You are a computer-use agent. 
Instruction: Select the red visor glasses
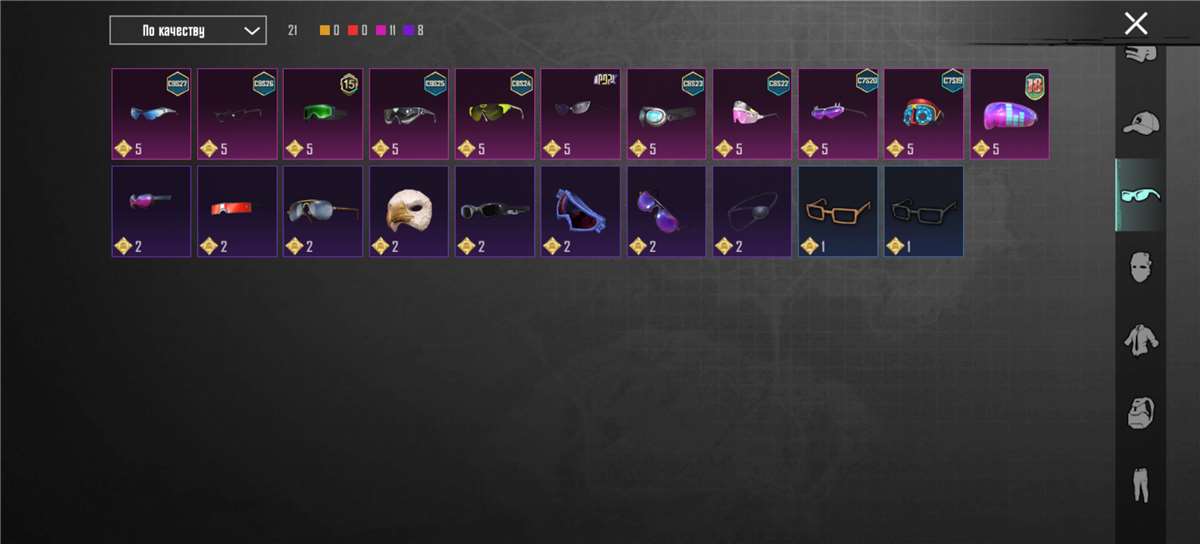(237, 211)
